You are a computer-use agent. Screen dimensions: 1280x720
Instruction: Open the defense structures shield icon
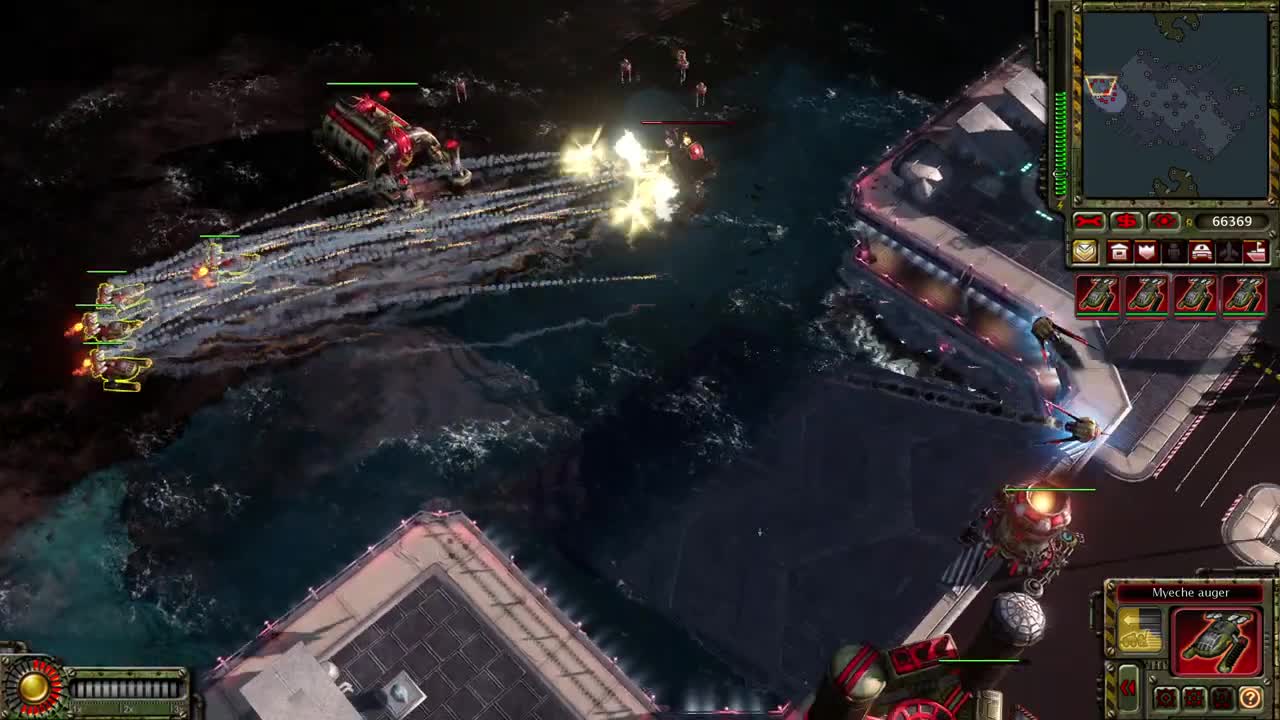1147,251
